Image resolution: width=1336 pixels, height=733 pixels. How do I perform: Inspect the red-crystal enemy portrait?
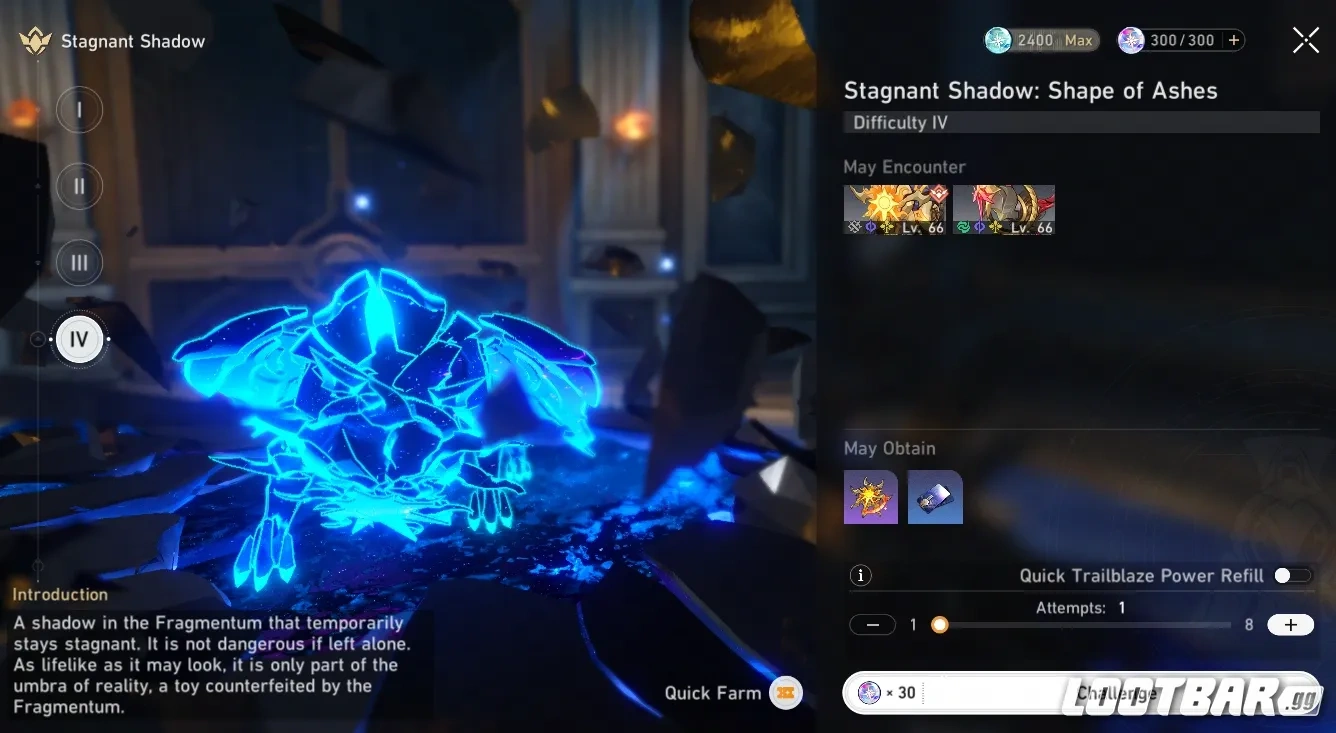(x=1004, y=210)
